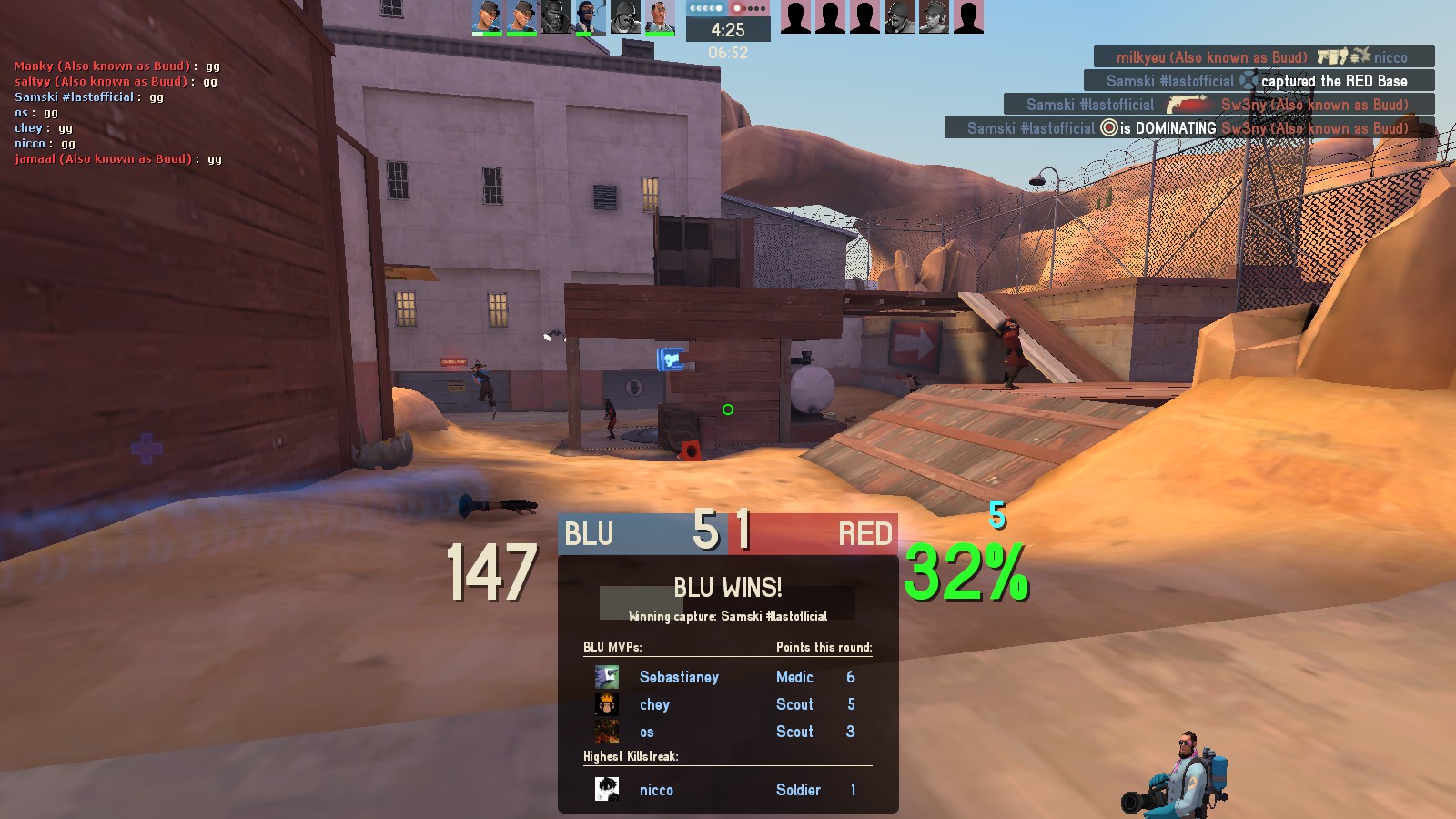Choose the os Scout row in MVPs
This screenshot has width=1456, height=819.
(x=726, y=732)
